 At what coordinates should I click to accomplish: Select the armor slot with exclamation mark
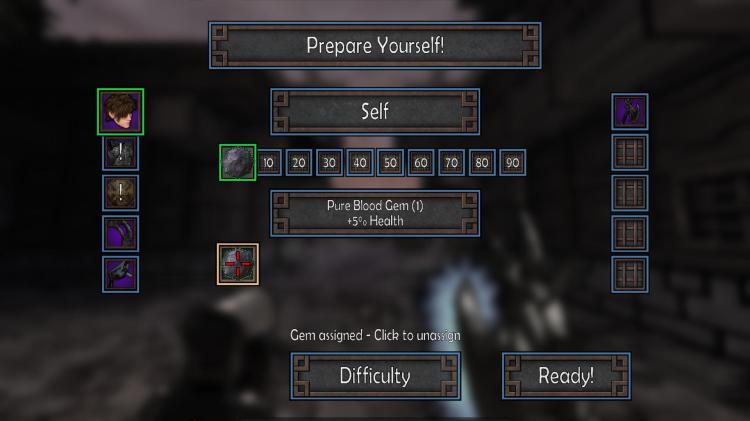tap(121, 153)
